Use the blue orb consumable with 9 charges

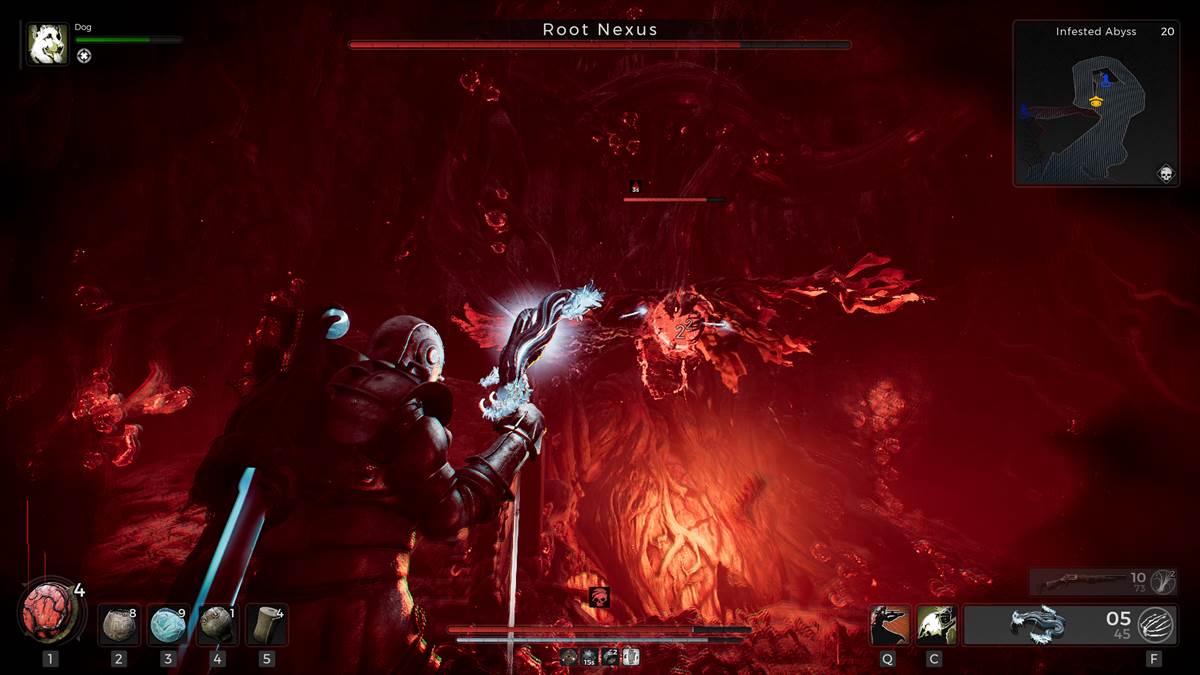point(167,625)
